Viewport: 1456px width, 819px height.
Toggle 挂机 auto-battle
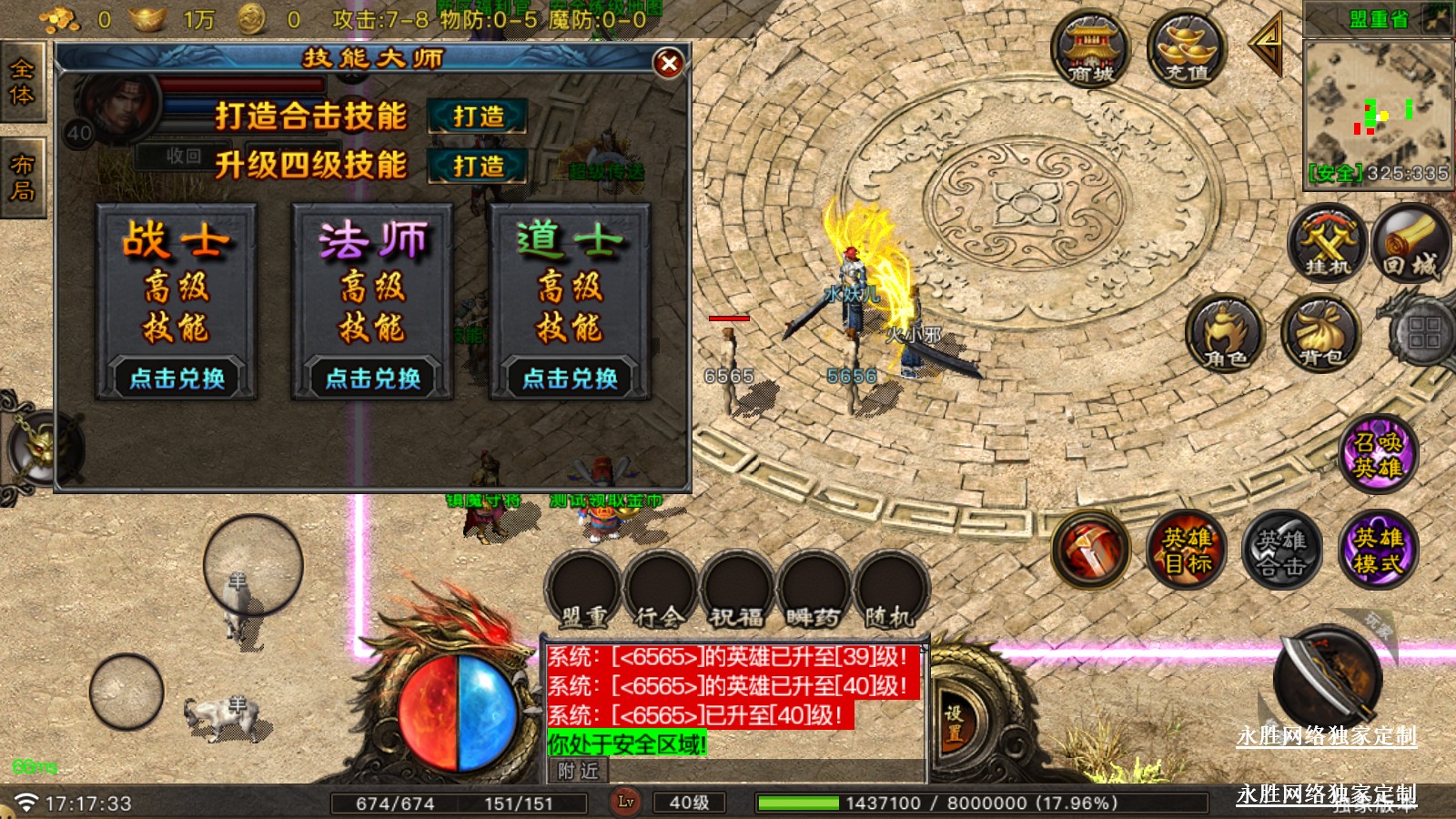pos(1328,243)
